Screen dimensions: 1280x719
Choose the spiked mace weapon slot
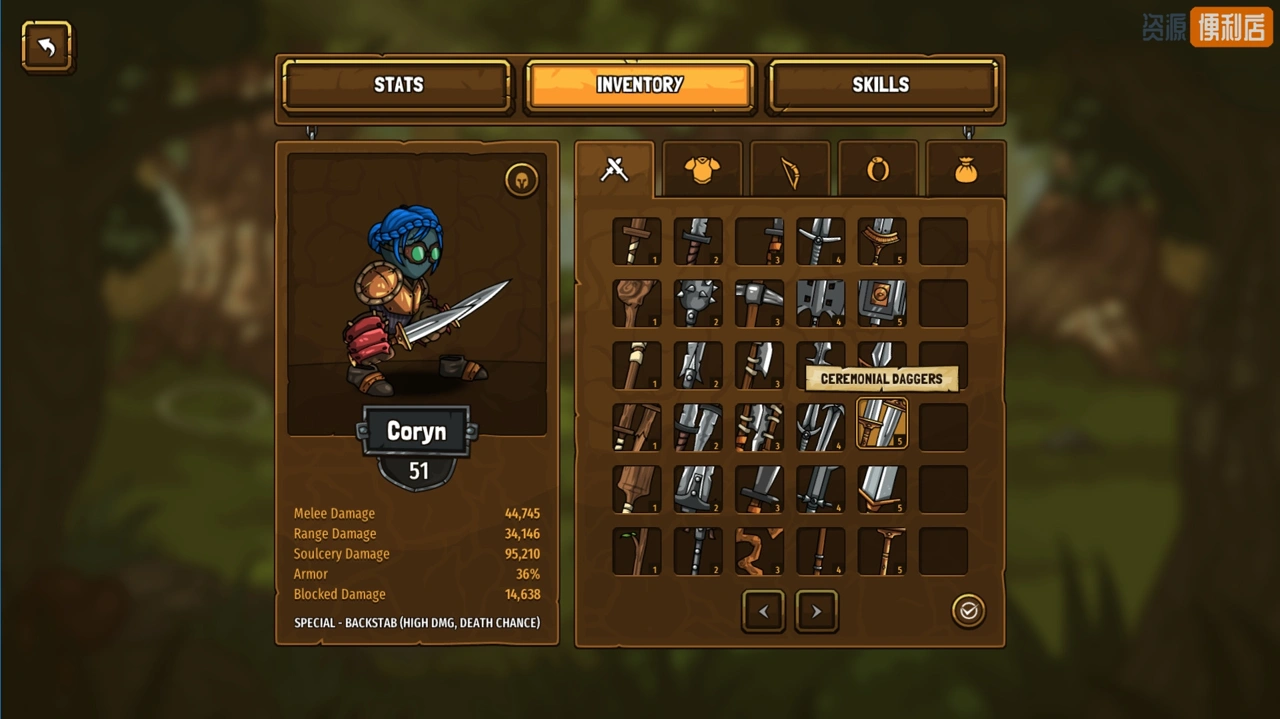click(x=698, y=303)
